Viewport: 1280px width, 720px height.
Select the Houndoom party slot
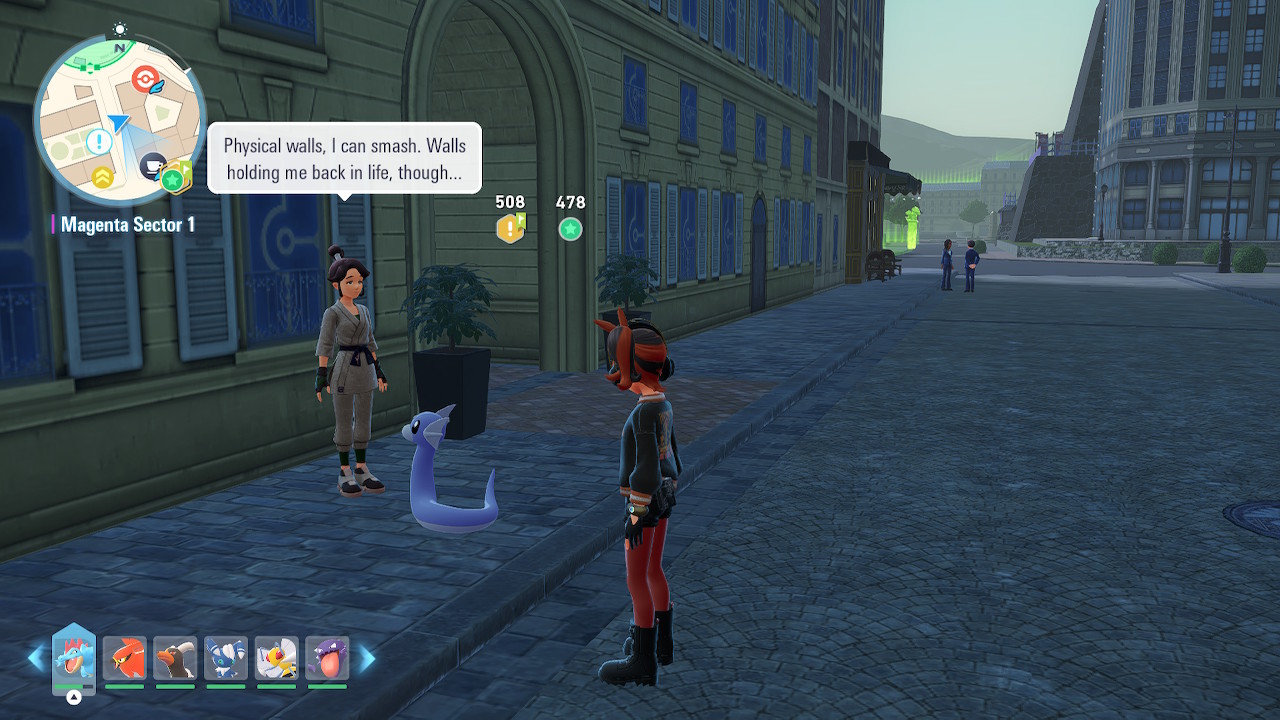click(175, 658)
